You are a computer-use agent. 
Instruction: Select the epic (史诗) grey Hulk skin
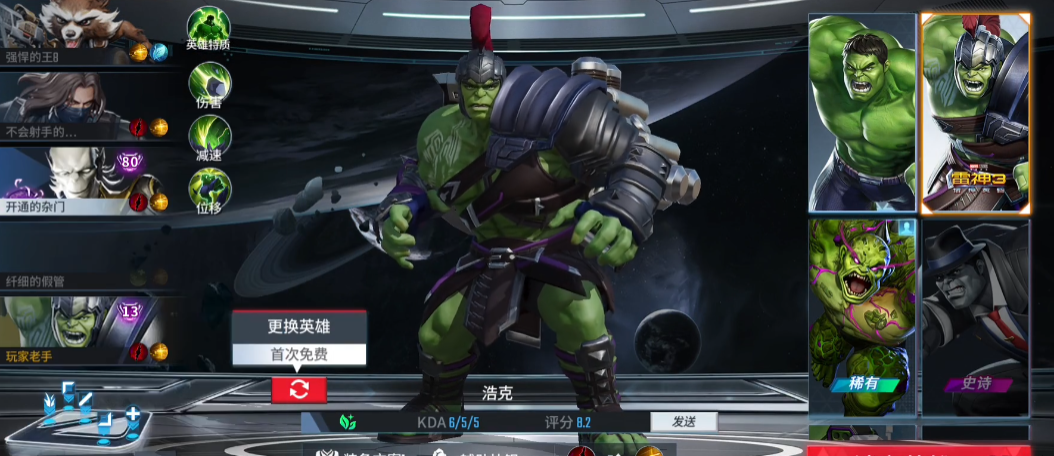click(975, 317)
